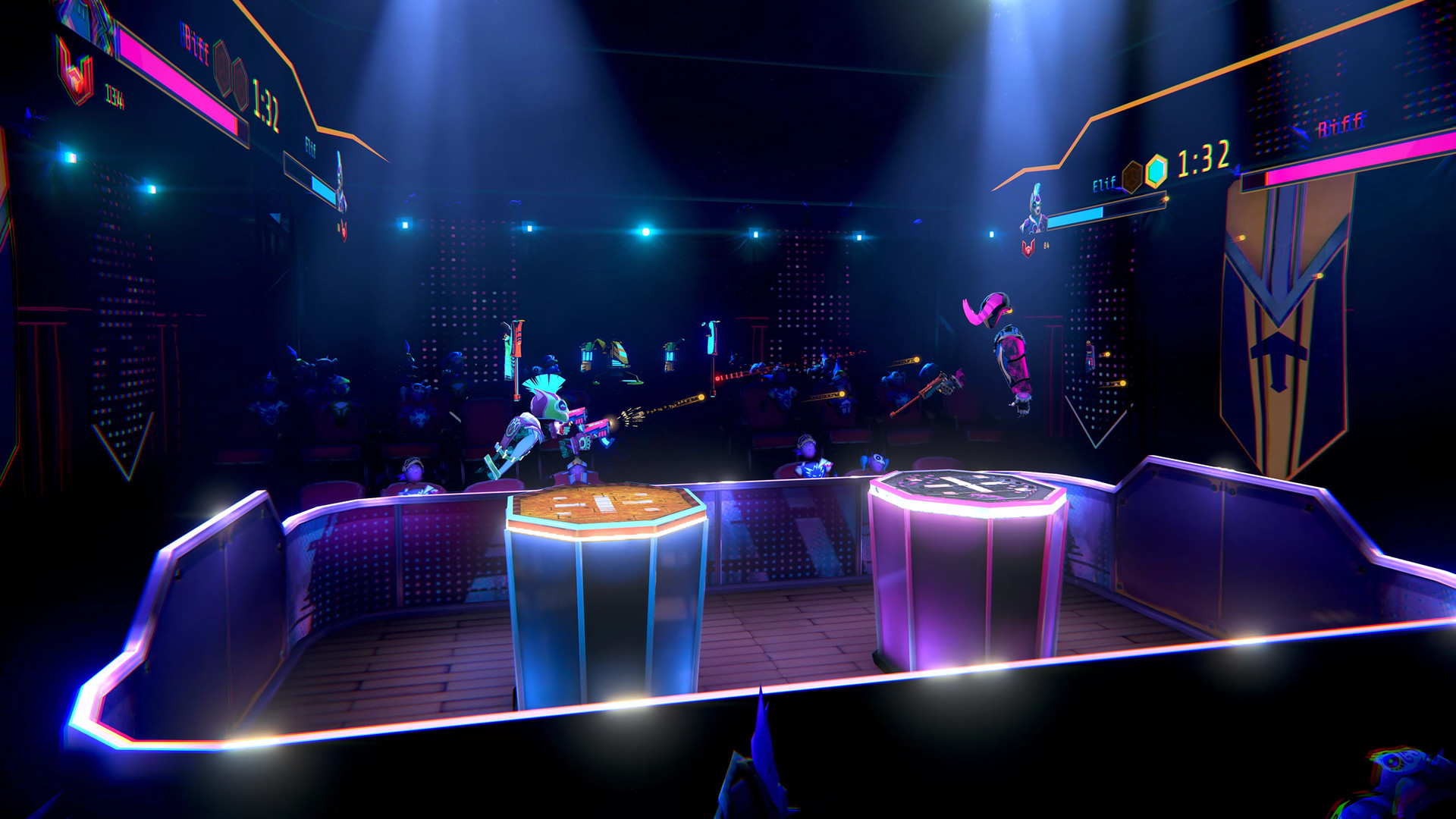Select the golden hexagon round marker beside Elif
Image resolution: width=1456 pixels, height=819 pixels.
click(x=1133, y=174)
